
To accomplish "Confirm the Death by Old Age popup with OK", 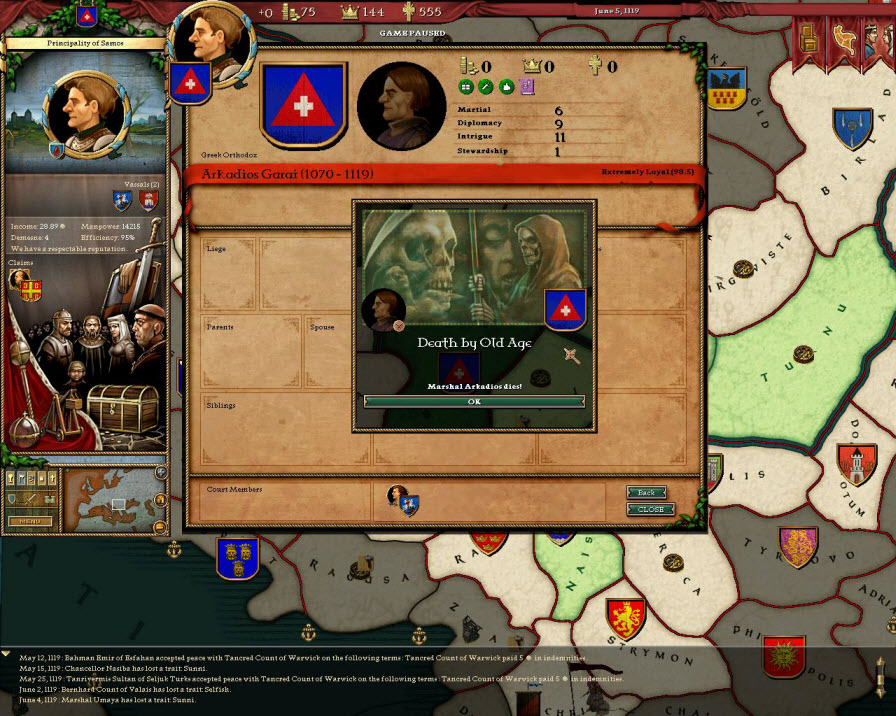I will coord(474,401).
